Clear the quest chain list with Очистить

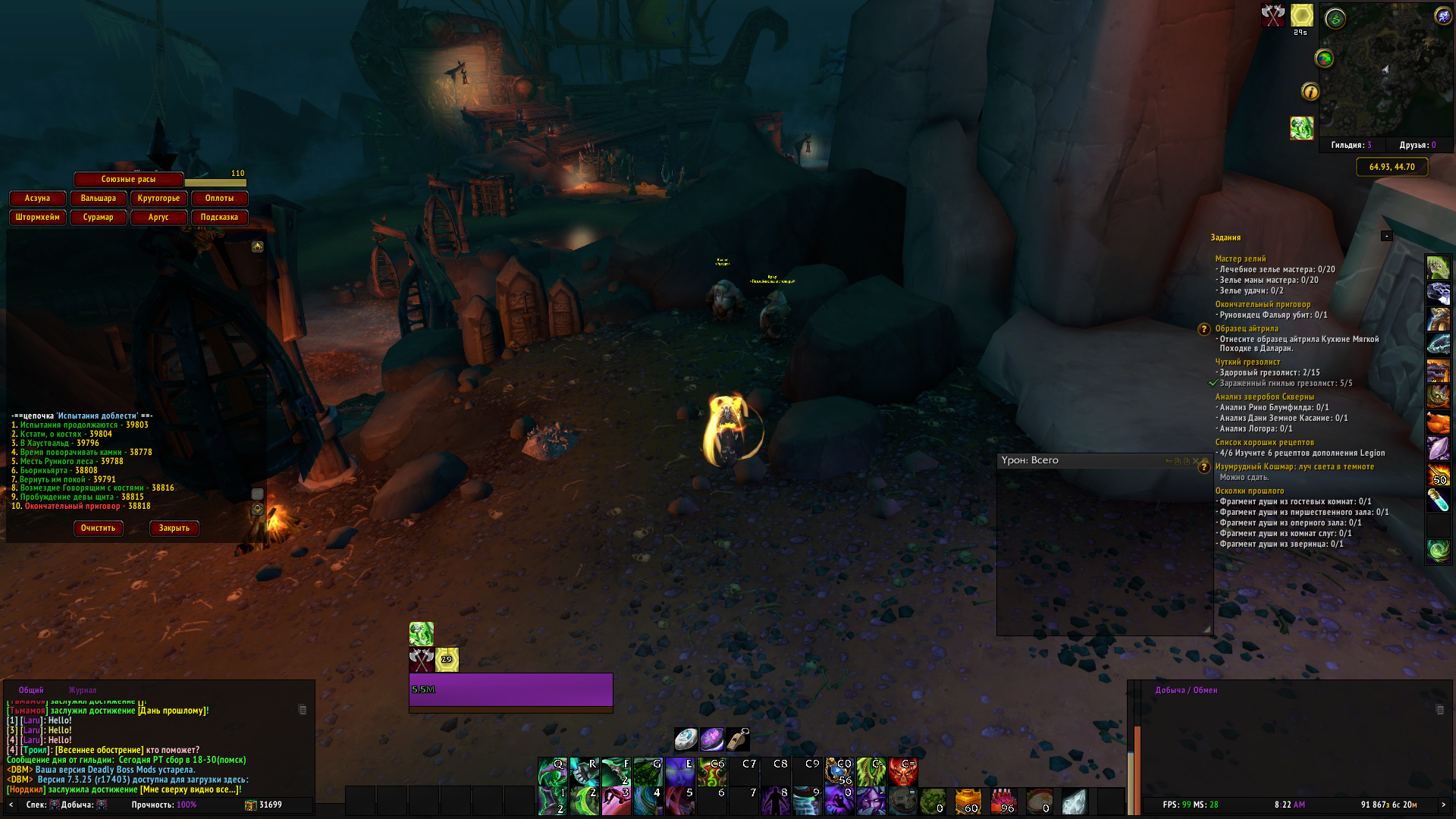(98, 528)
